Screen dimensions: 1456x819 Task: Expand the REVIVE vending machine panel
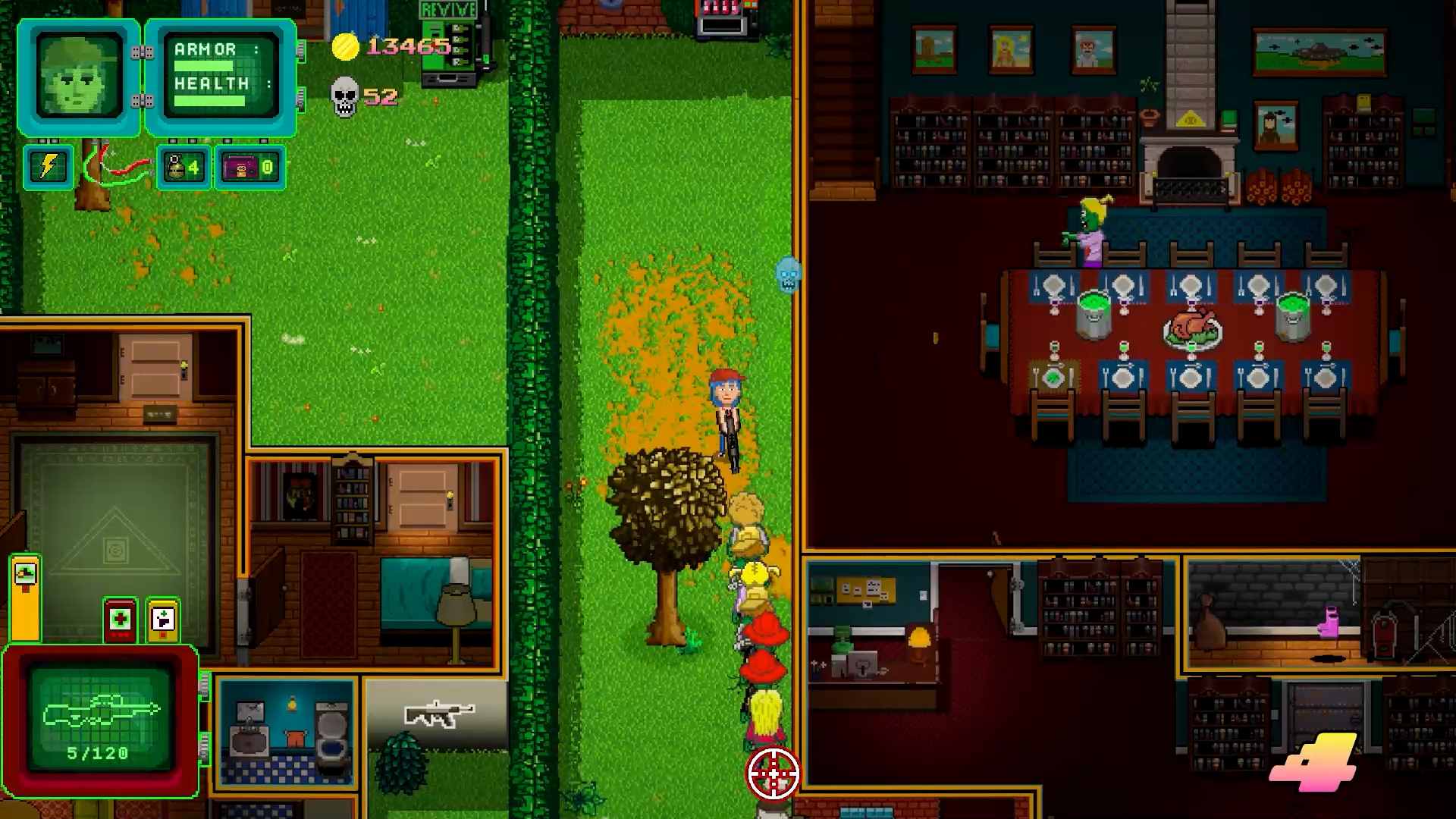(446, 45)
